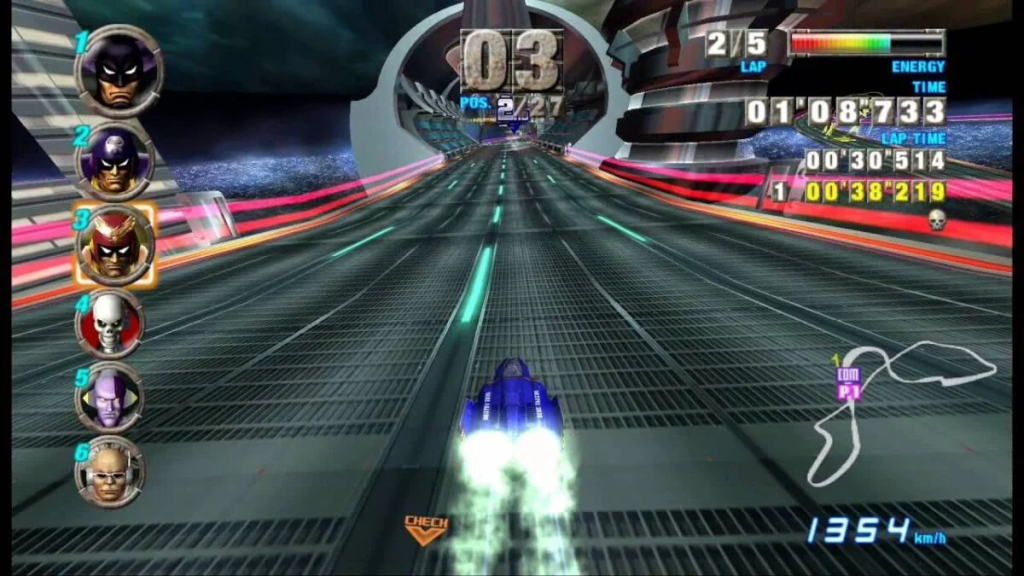1024x576 pixels.
Task: Choose the highlighted third-place red helmet portrait
Action: 117,246
